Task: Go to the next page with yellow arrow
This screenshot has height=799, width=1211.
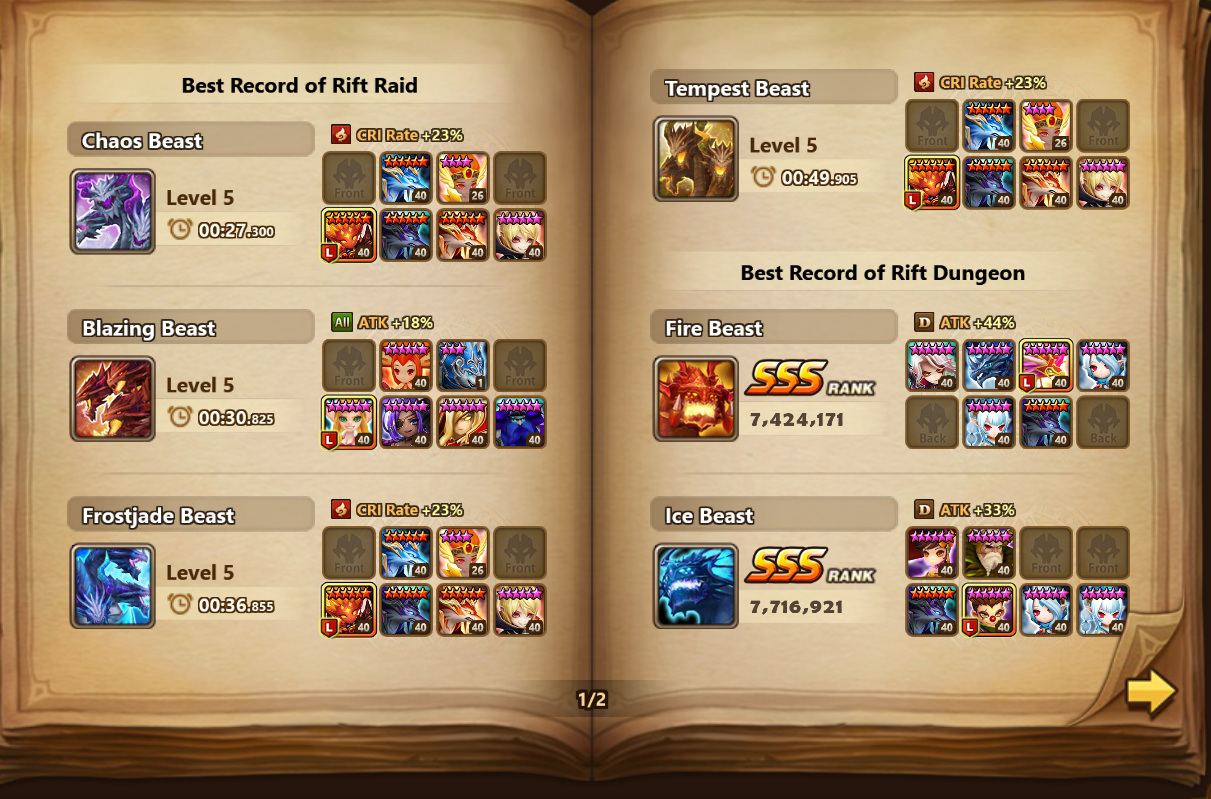Action: tap(1150, 693)
